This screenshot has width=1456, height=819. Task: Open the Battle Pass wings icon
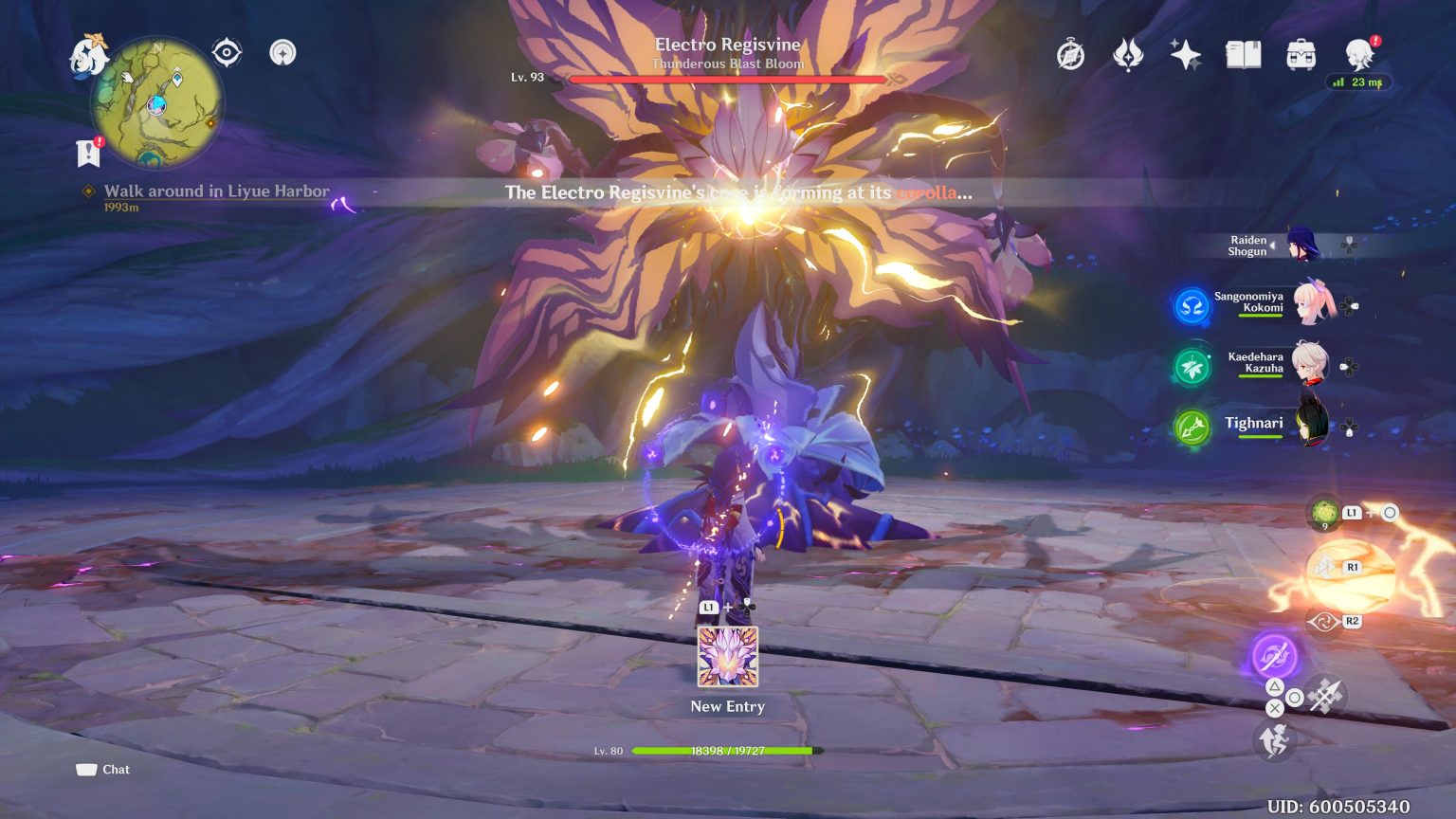point(1128,55)
